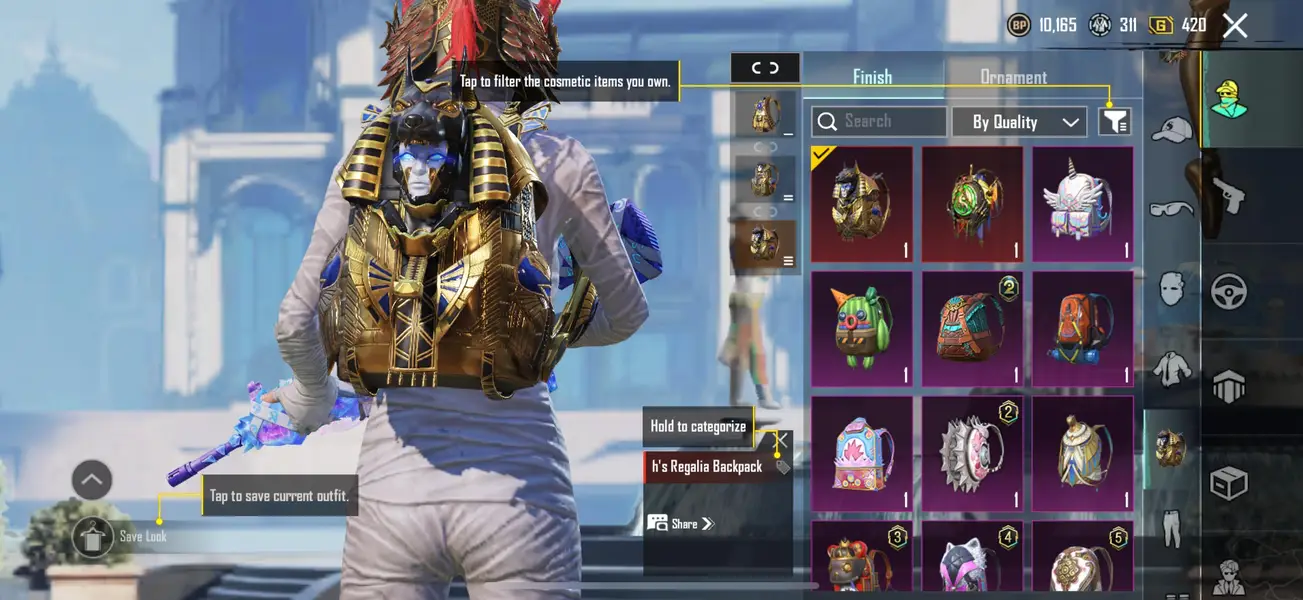Select the spiked pink round backpack
1303x600 pixels.
[972, 452]
